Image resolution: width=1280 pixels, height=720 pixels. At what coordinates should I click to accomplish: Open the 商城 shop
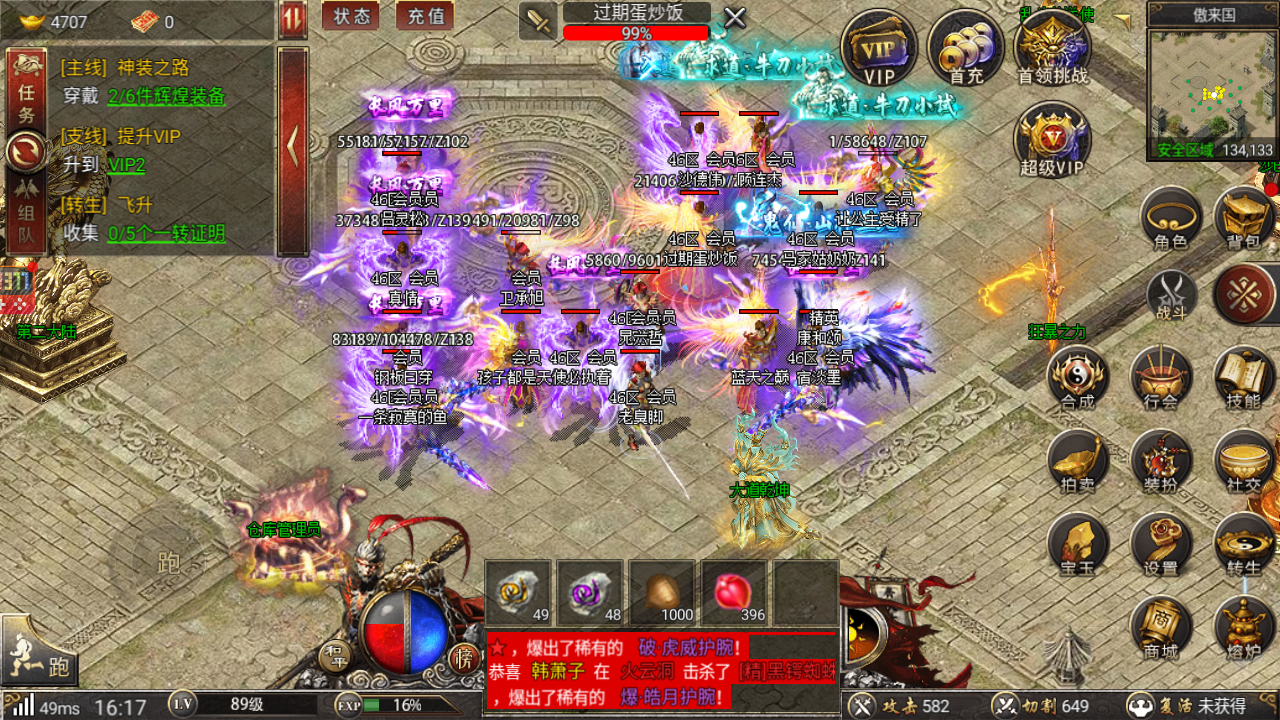(1161, 628)
